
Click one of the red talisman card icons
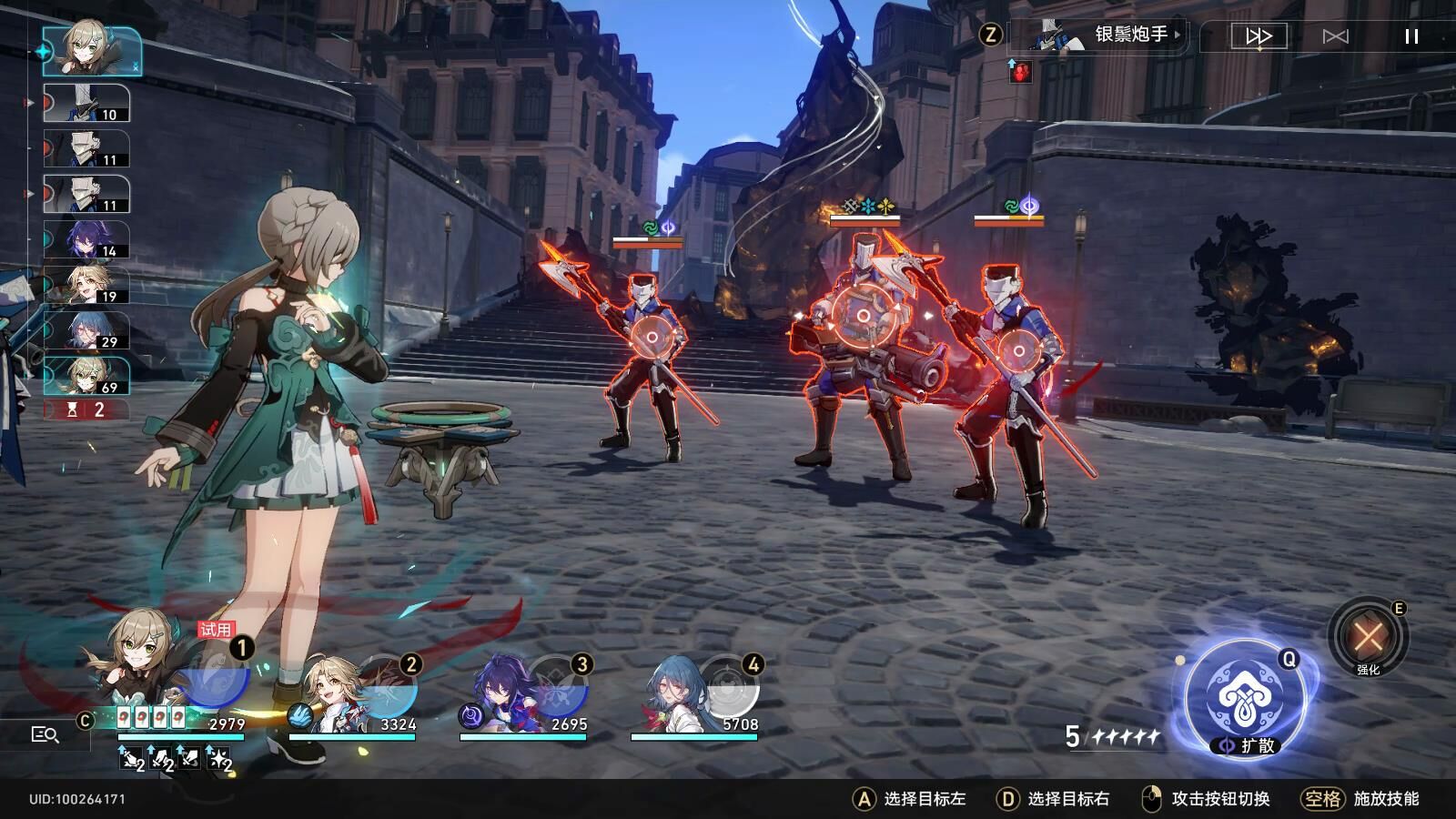pos(124,716)
